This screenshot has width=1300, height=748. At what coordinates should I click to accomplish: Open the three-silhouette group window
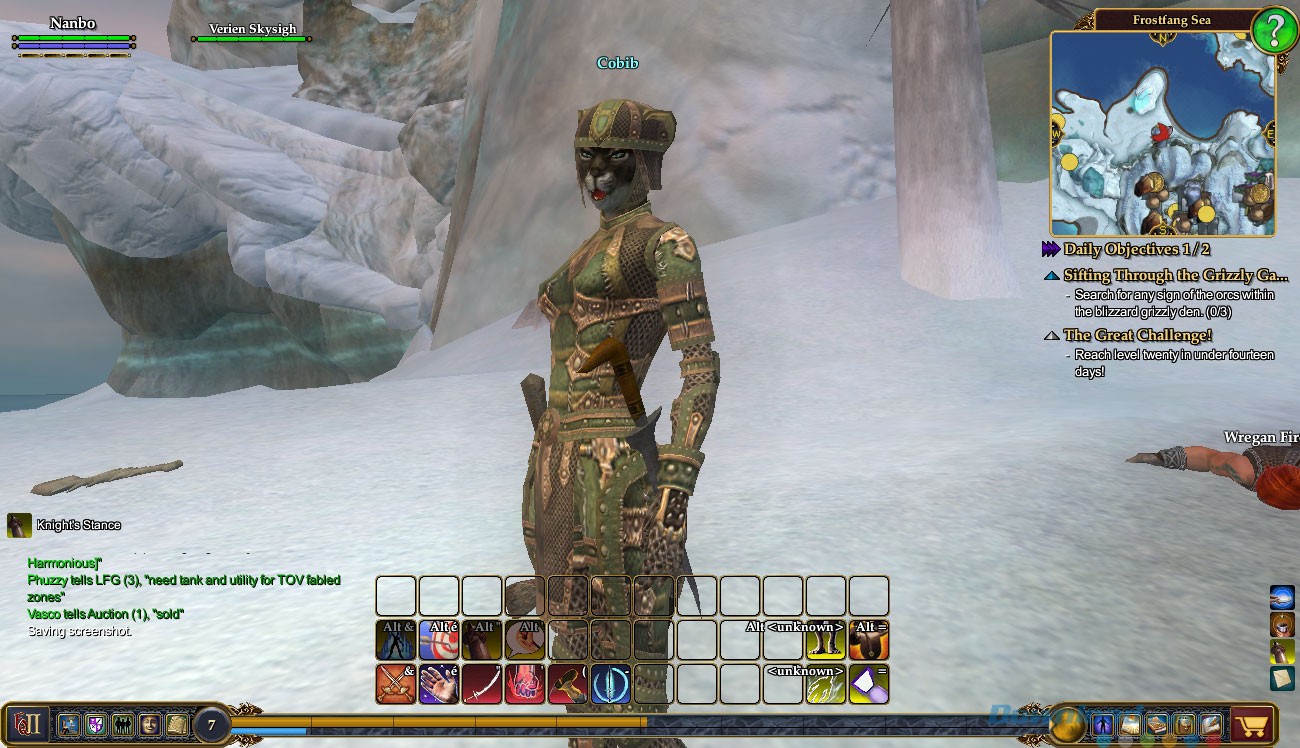tap(124, 724)
